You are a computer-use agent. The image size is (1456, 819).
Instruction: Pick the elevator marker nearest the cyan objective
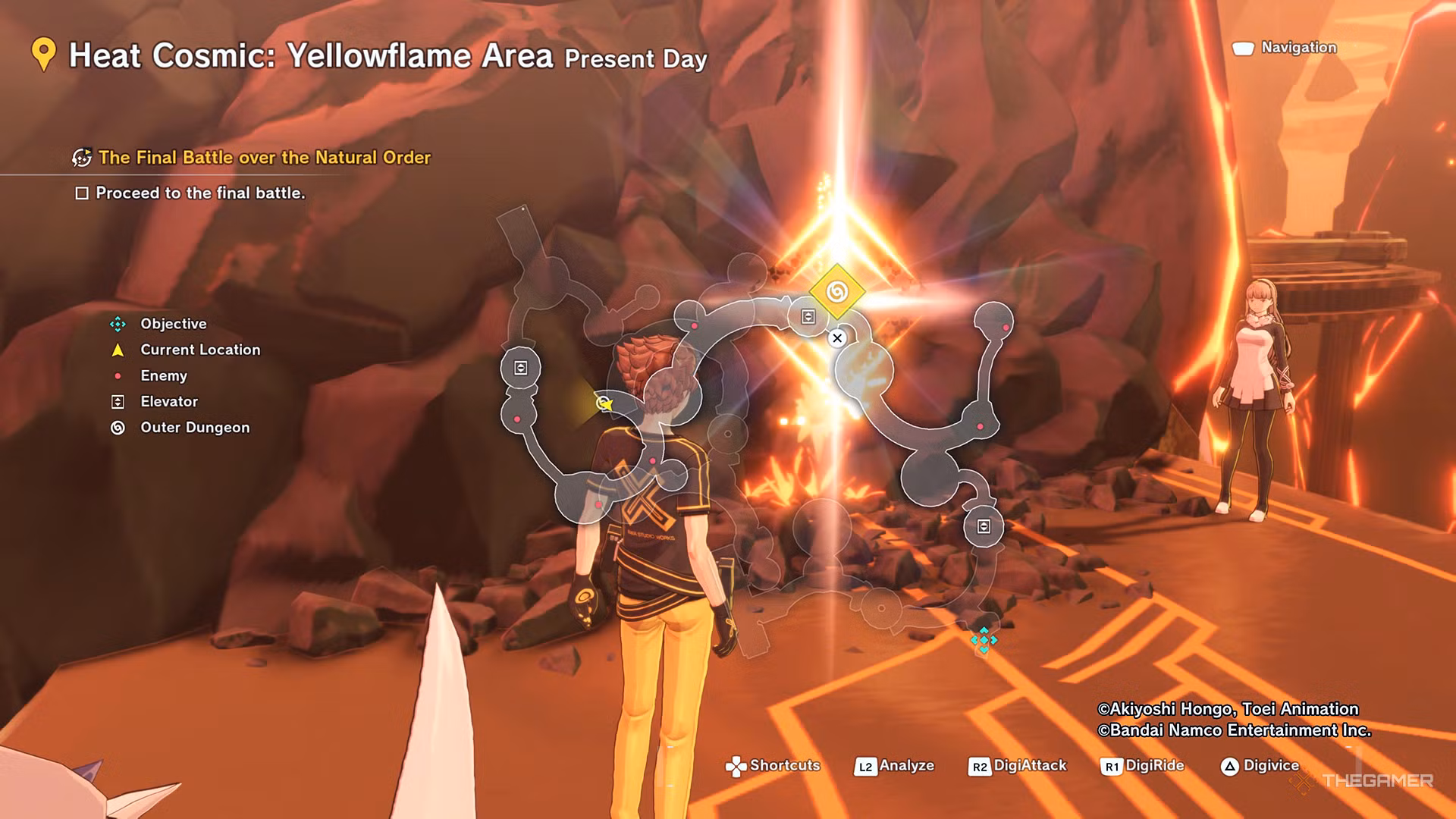[984, 526]
